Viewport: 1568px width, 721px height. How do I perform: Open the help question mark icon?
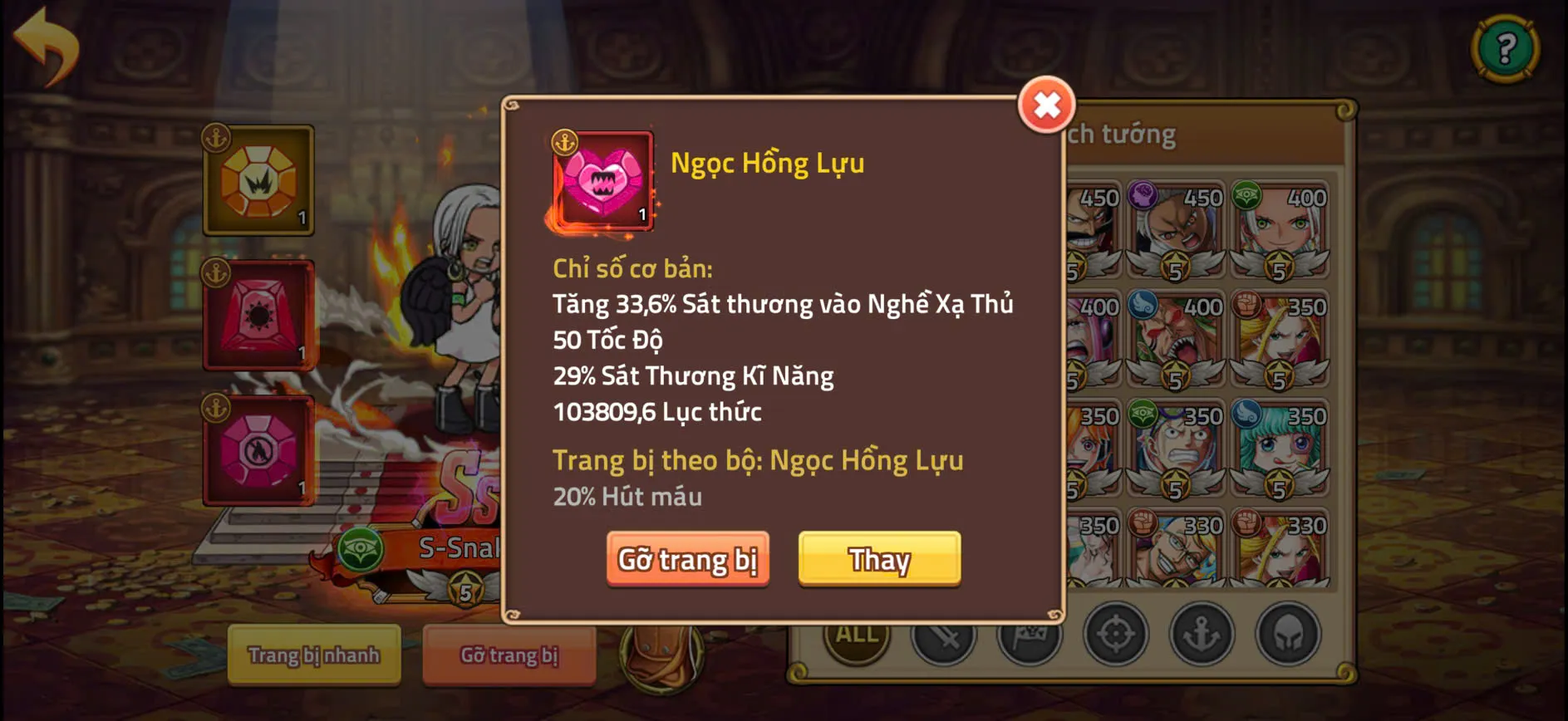click(1506, 47)
